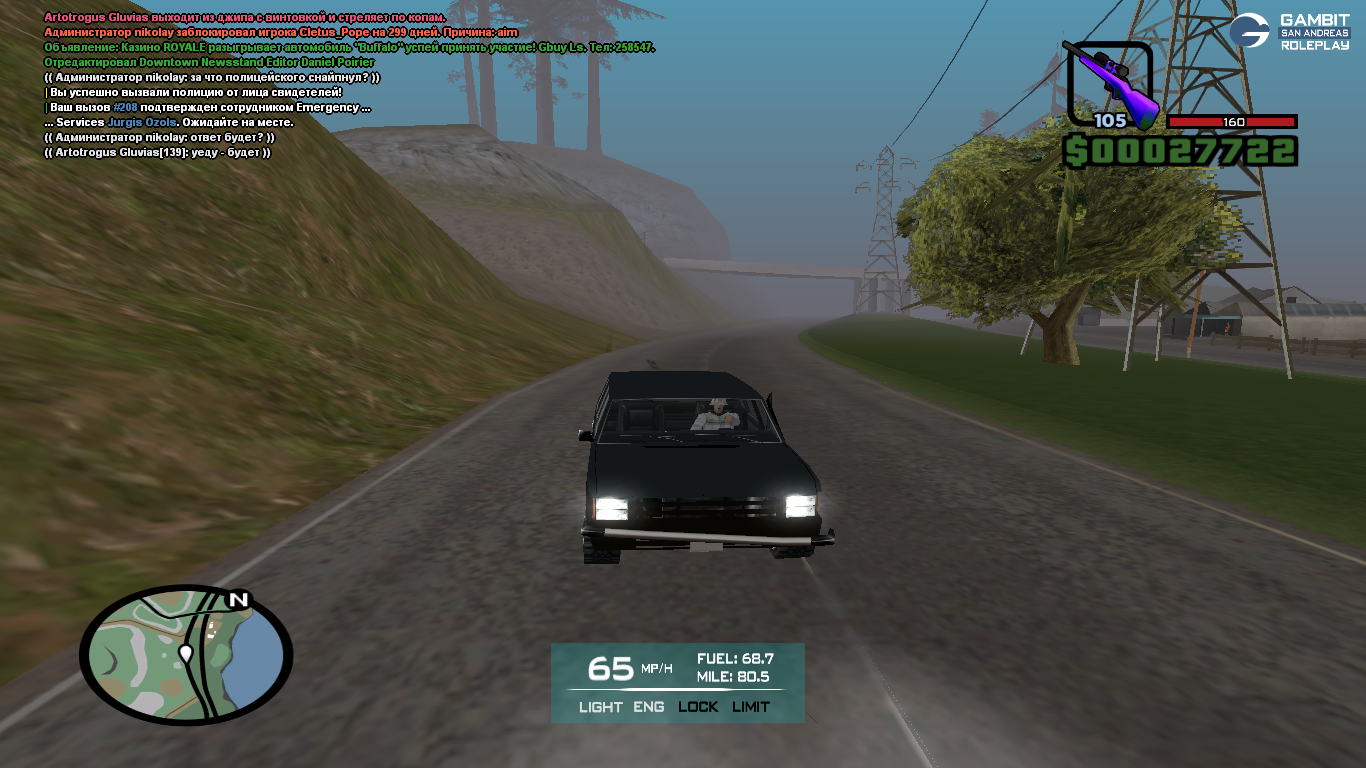Click the call #208 confirmation chat message
The width and height of the screenshot is (1366, 768).
click(x=210, y=107)
